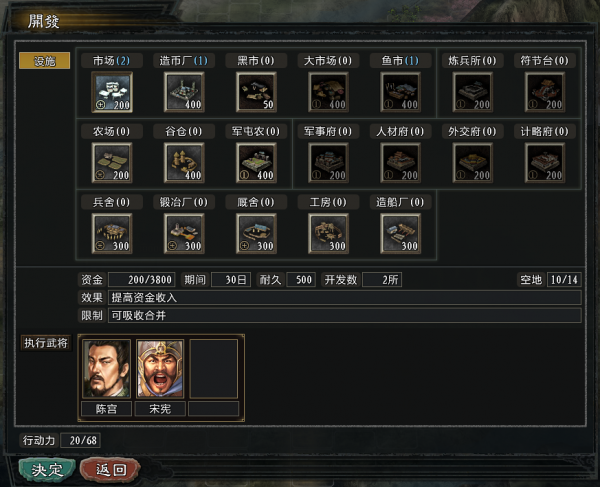Select officer 陈宫 portrait

[105, 369]
